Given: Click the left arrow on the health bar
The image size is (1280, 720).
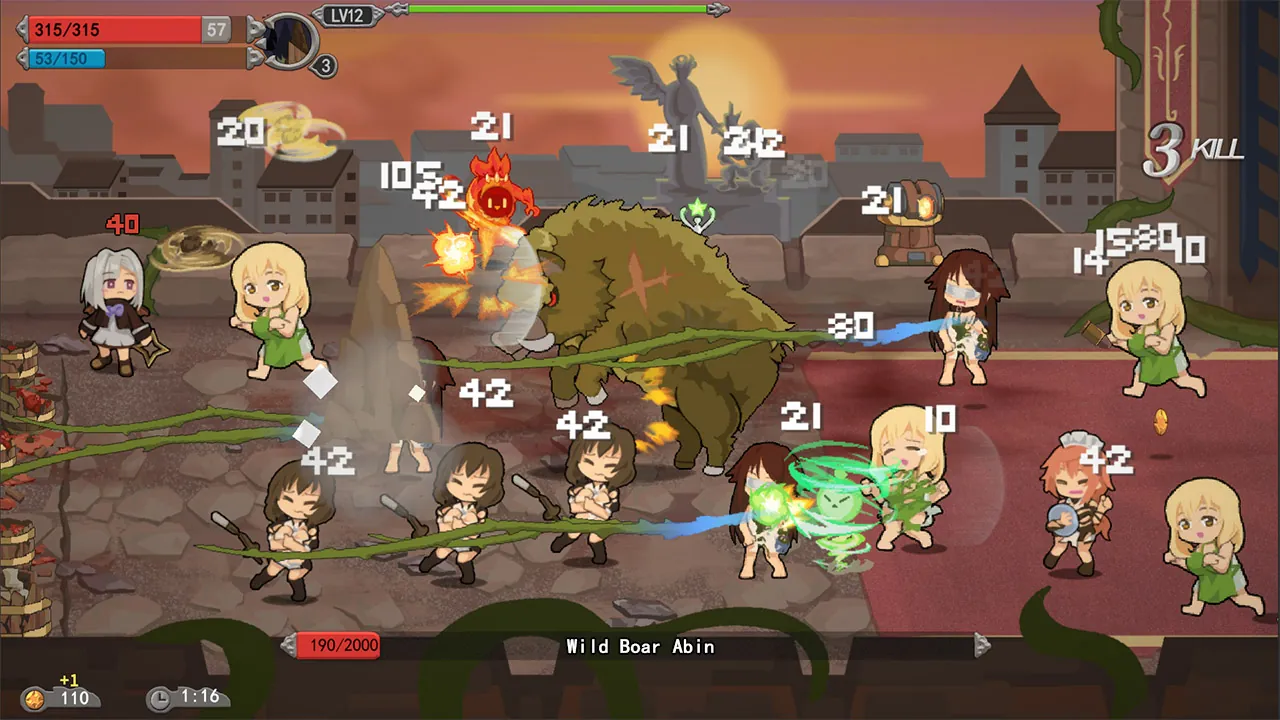Looking at the screenshot, I should tap(22, 29).
